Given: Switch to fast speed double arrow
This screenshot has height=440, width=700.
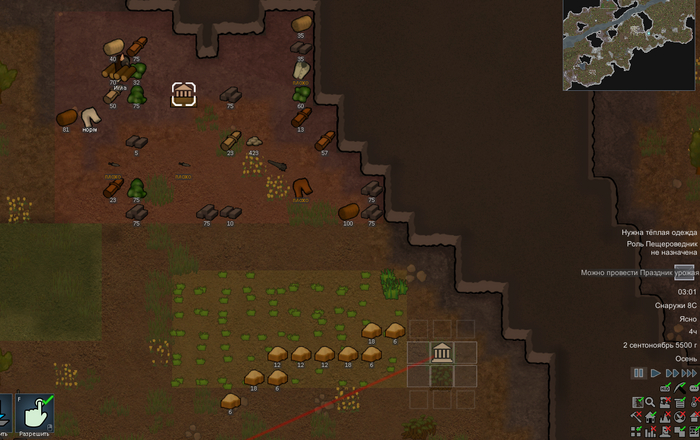Looking at the screenshot, I should [x=672, y=373].
